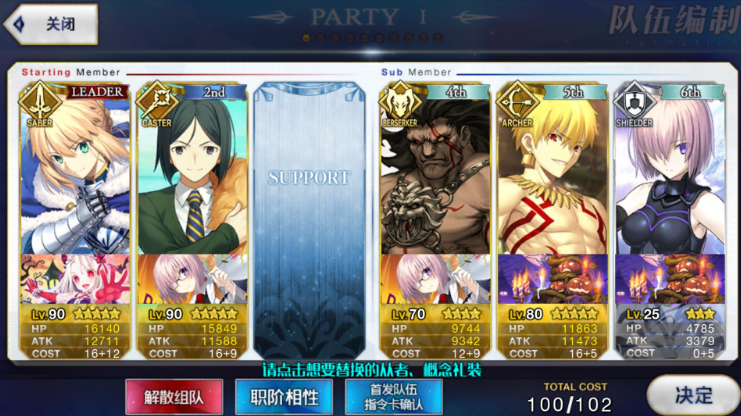
Task: Confirm the party with 决定
Action: [693, 395]
